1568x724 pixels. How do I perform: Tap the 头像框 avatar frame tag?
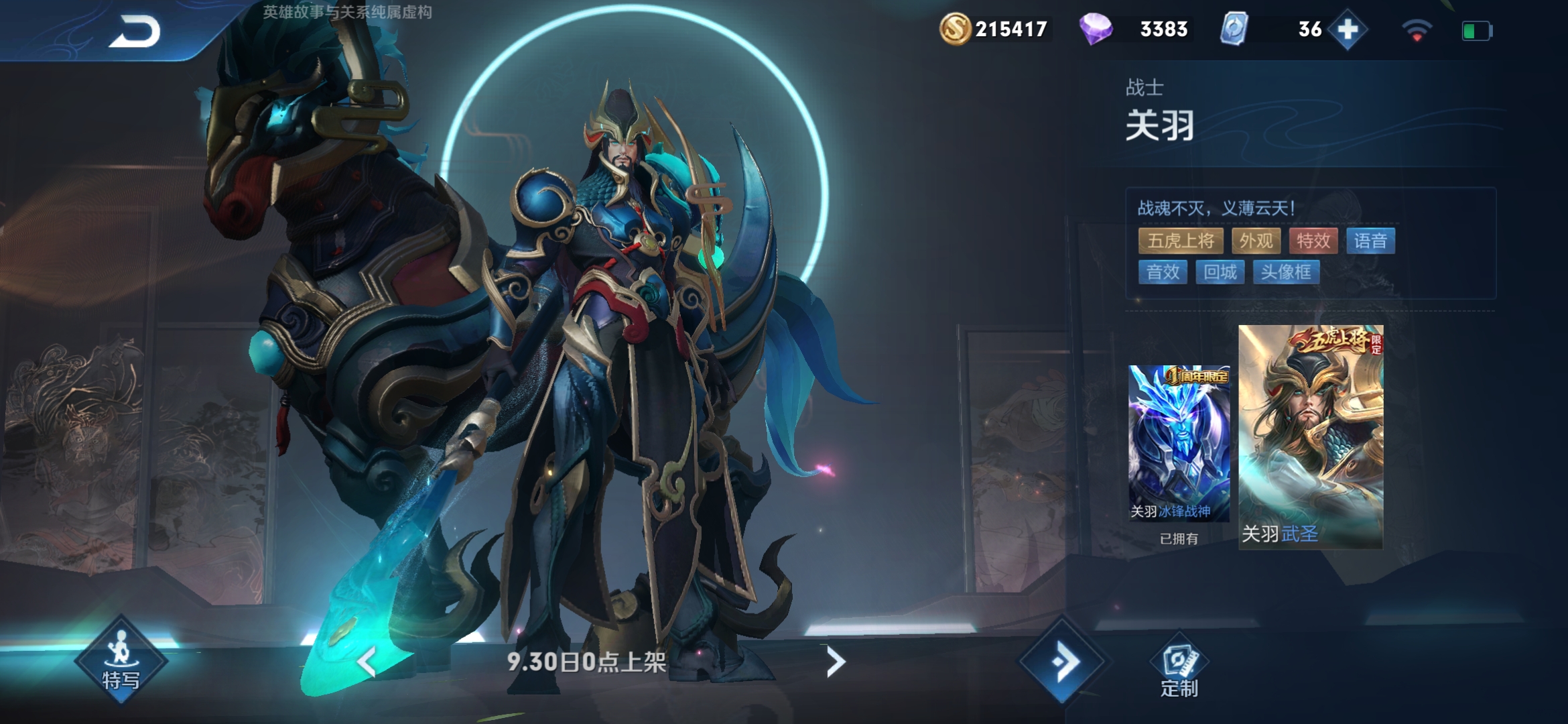[1286, 272]
